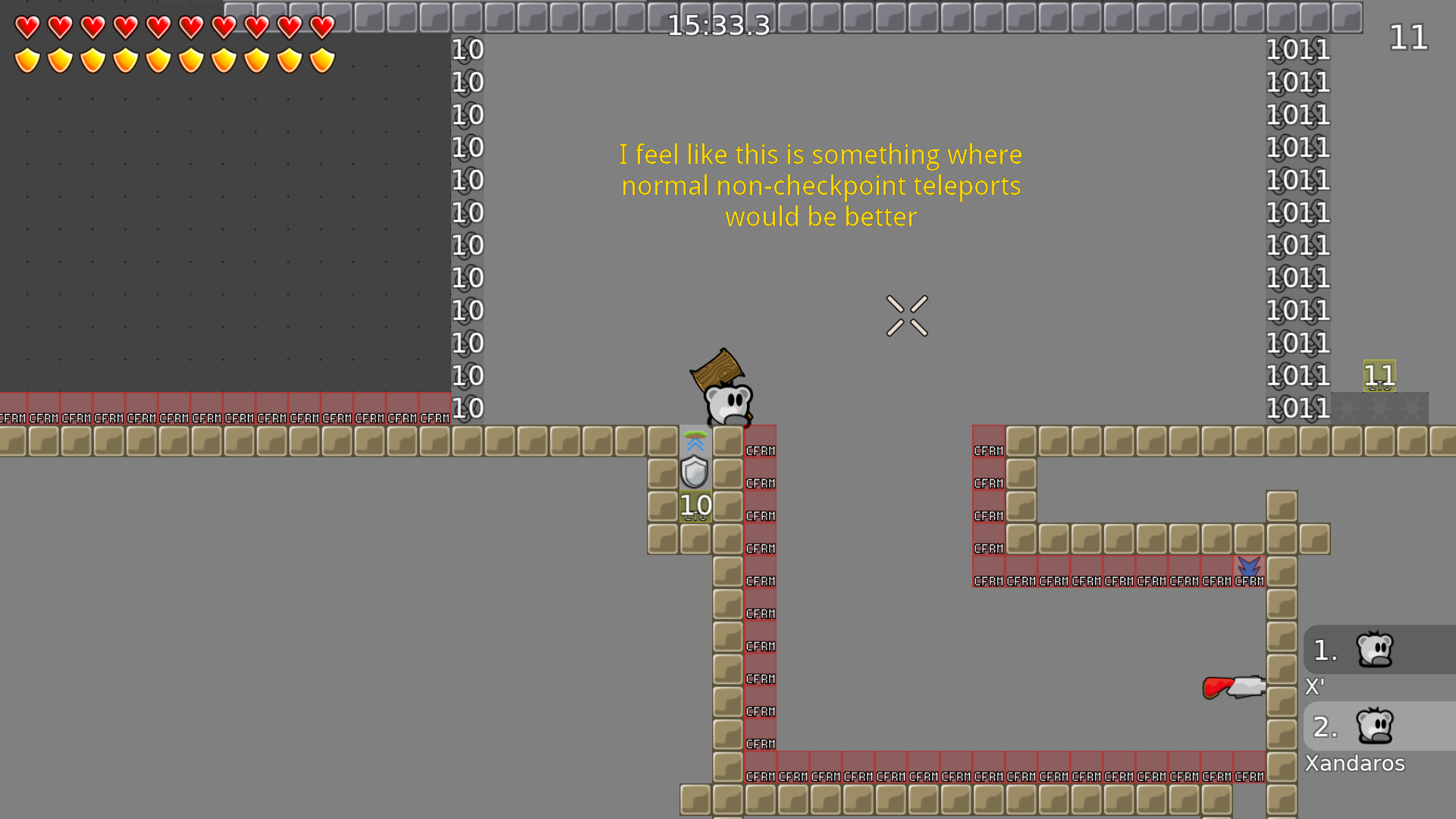
Task: Click the topmost 10 teleport label on the left
Action: [467, 50]
